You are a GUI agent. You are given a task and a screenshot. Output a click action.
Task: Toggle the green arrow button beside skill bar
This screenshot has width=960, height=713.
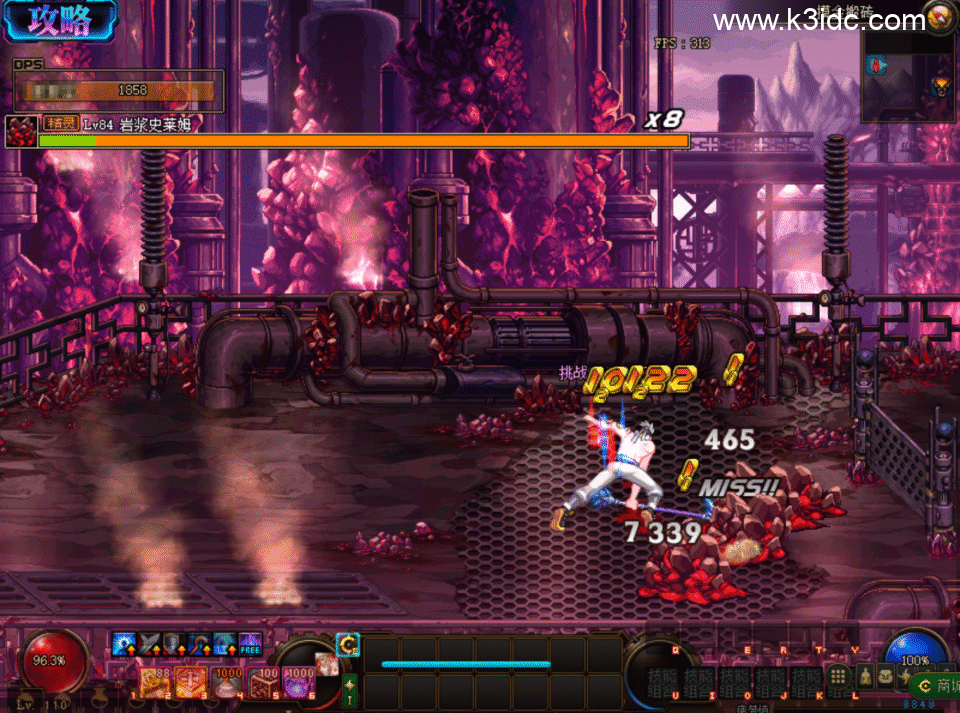click(350, 687)
